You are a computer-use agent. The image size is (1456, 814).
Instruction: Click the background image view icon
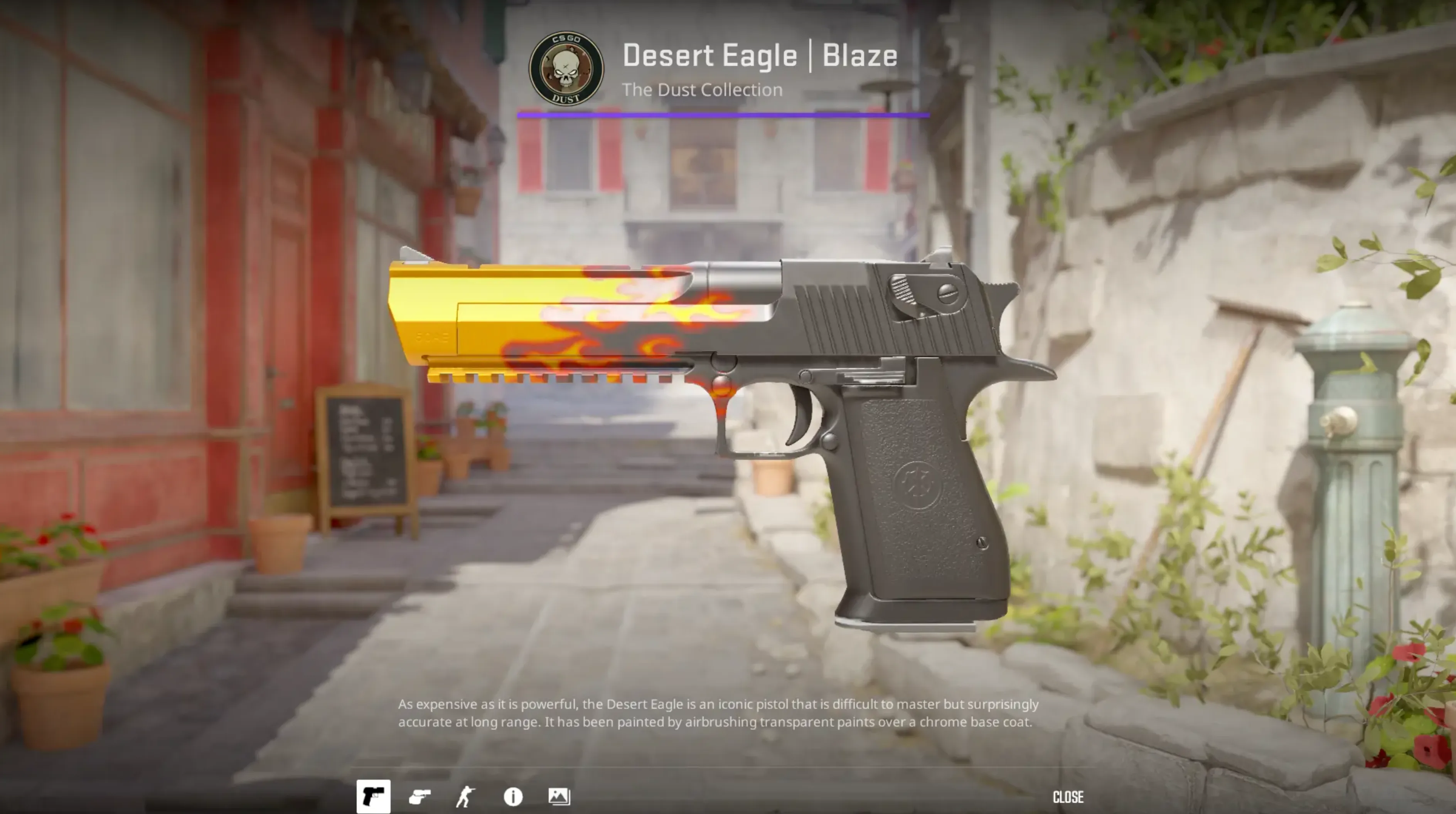pyautogui.click(x=558, y=797)
